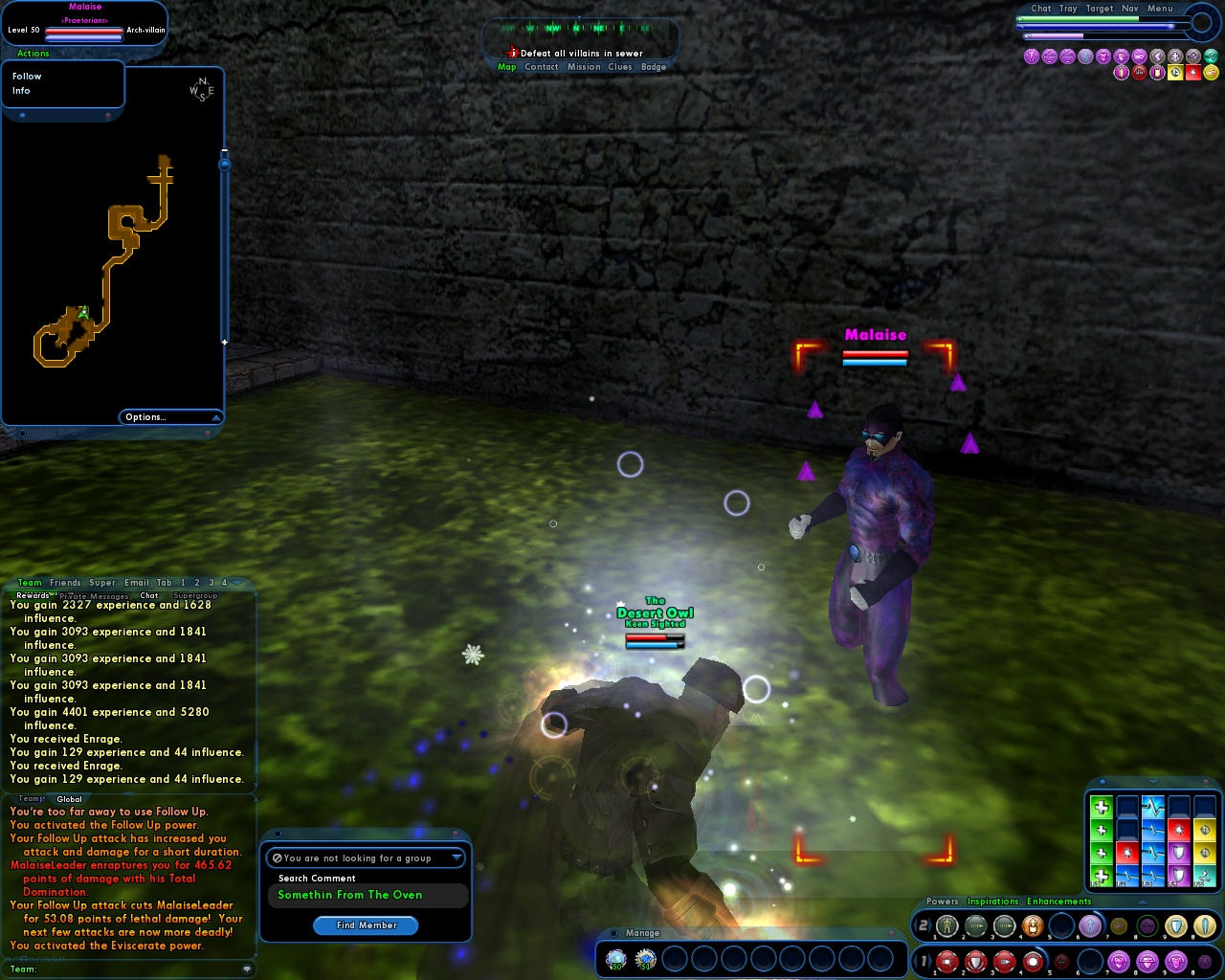Switch to the Clues tab in the nav window
The height and width of the screenshot is (980, 1225).
619,67
